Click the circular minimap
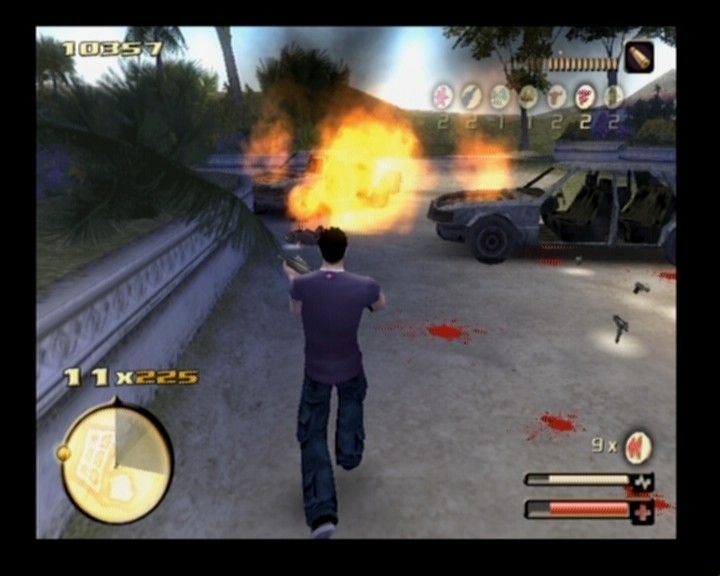Screen dimensions: 720x576 coord(116,462)
